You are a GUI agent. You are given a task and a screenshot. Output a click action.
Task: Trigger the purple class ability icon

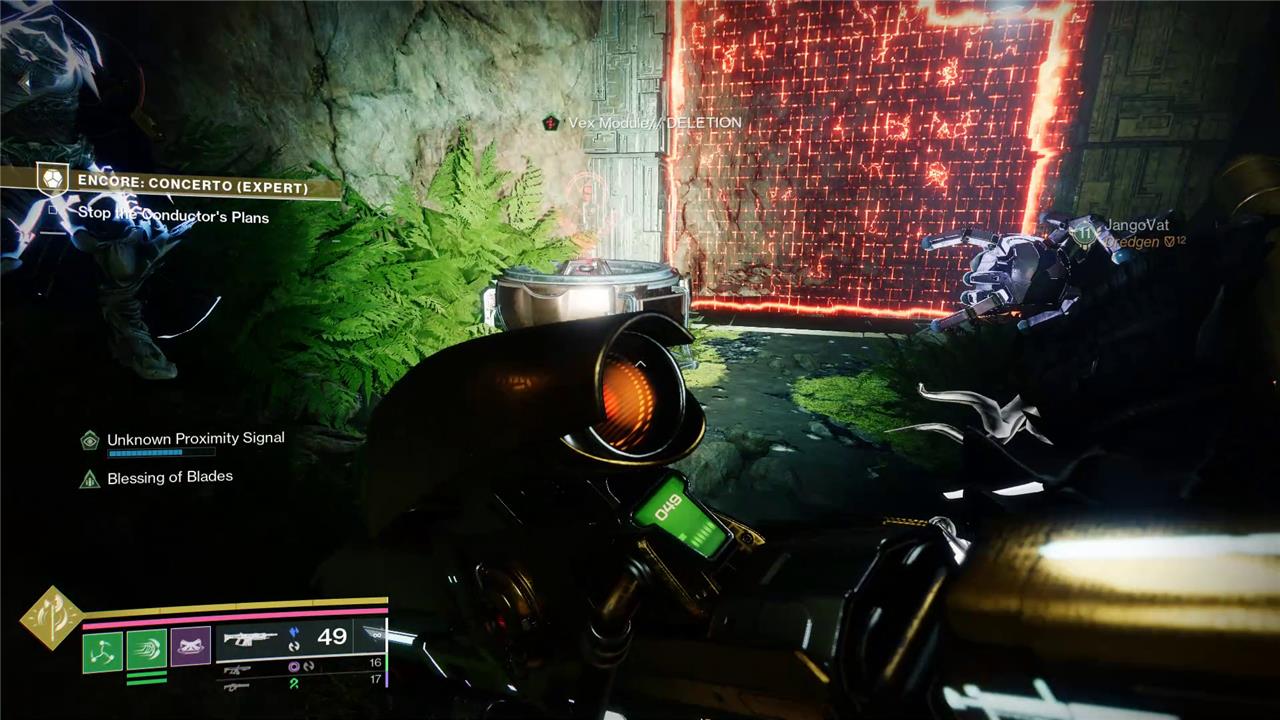(x=190, y=647)
